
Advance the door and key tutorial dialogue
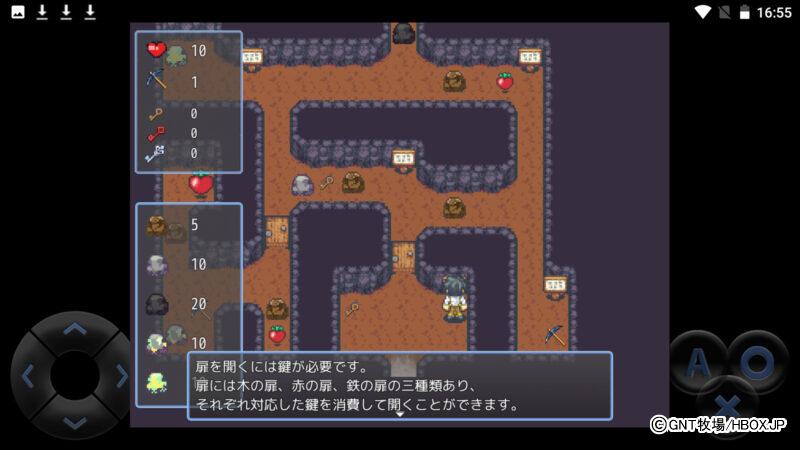click(x=400, y=386)
